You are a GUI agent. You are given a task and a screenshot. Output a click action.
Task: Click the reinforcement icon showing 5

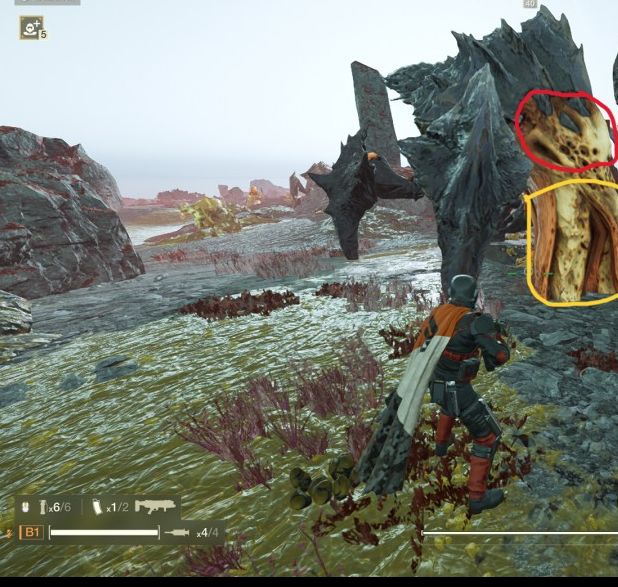point(31,27)
